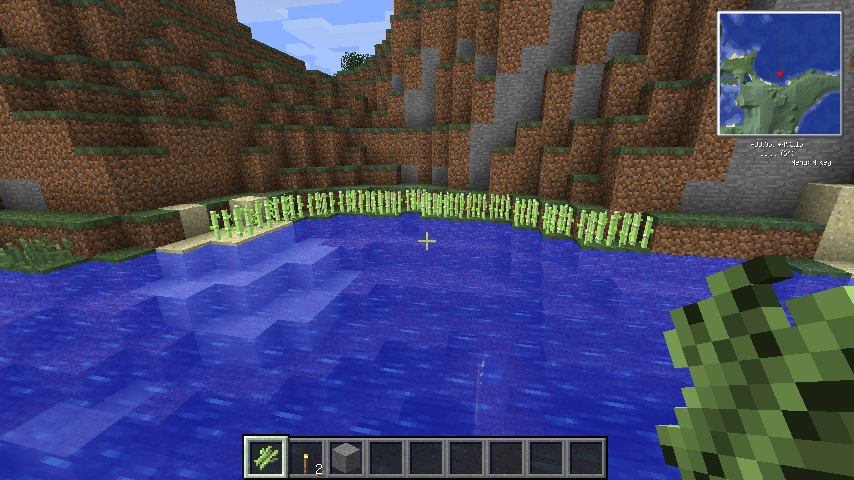Click the red player marker on the minimap

(779, 73)
